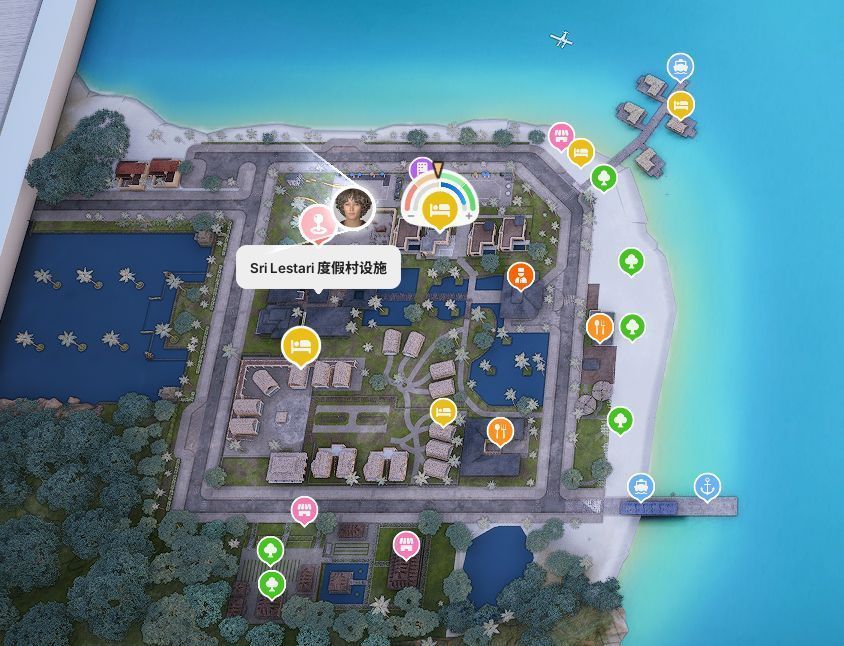Click the character portrait marker
844x646 pixels.
[x=353, y=207]
